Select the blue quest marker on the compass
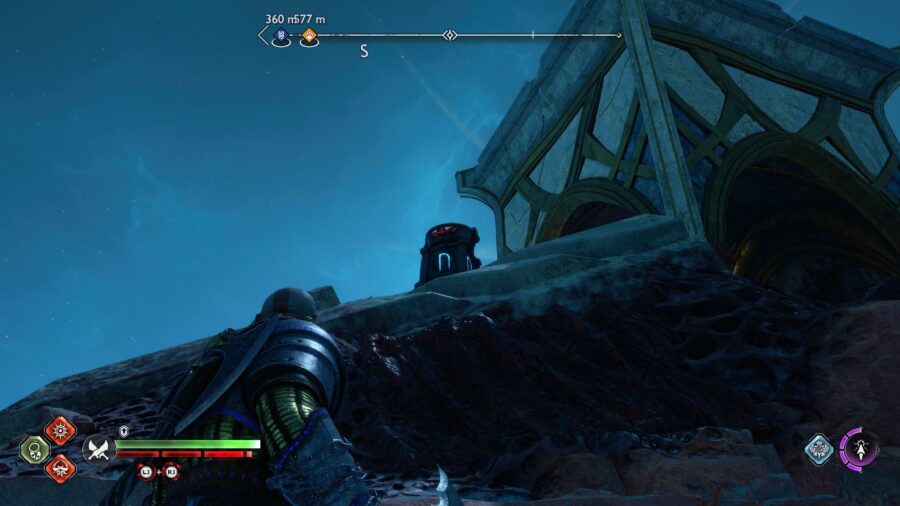 coord(281,37)
